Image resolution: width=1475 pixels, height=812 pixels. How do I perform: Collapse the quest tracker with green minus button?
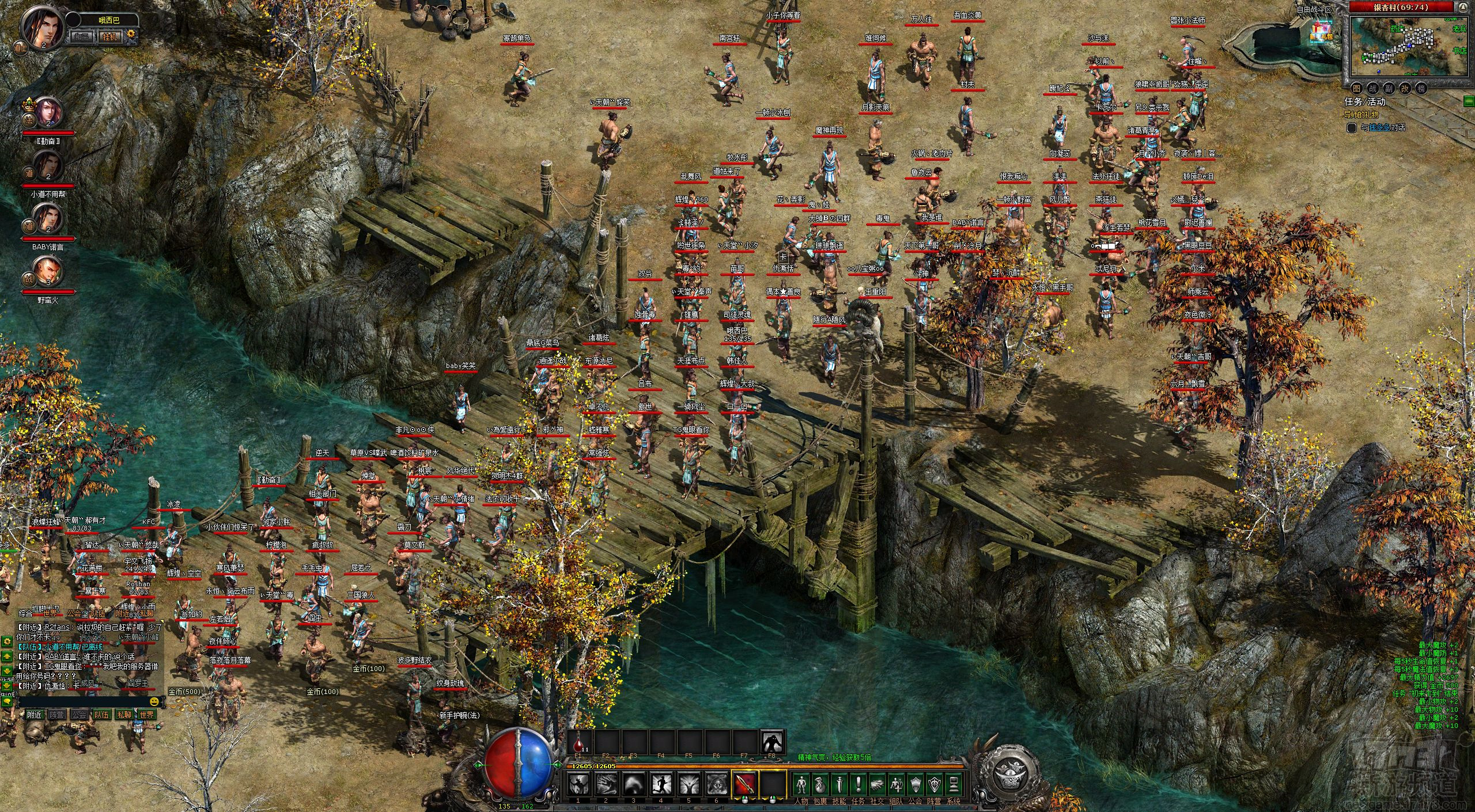[x=1468, y=101]
